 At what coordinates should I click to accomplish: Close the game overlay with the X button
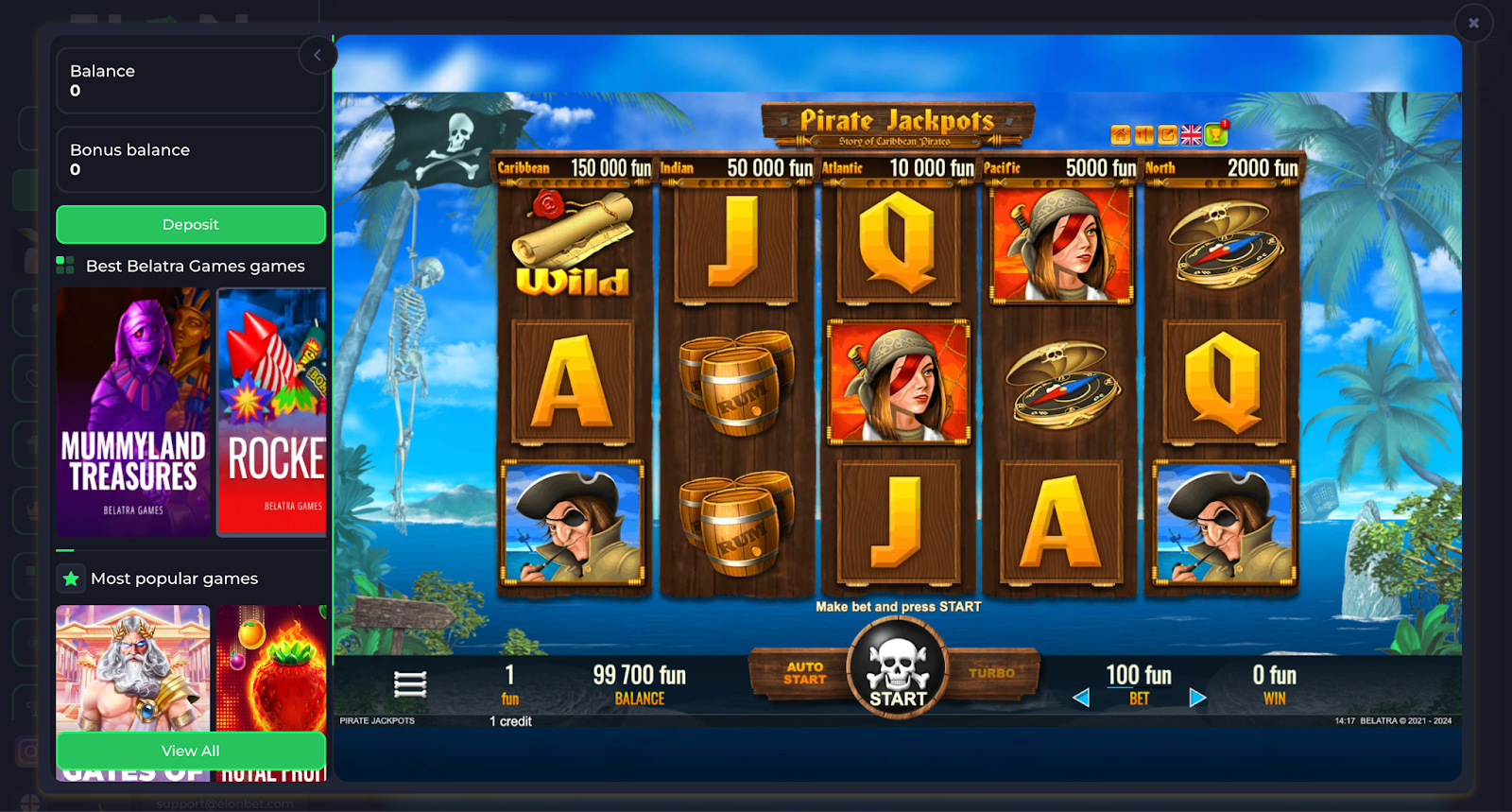coord(1472,22)
